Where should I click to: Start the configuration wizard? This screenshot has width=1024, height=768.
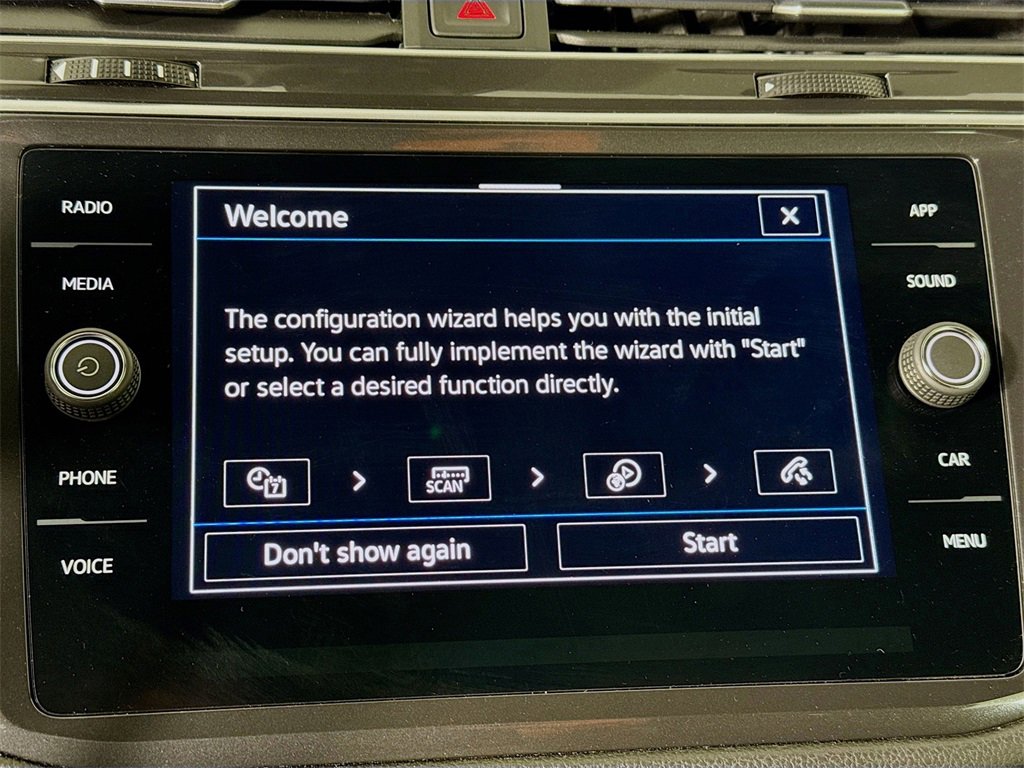coord(709,543)
